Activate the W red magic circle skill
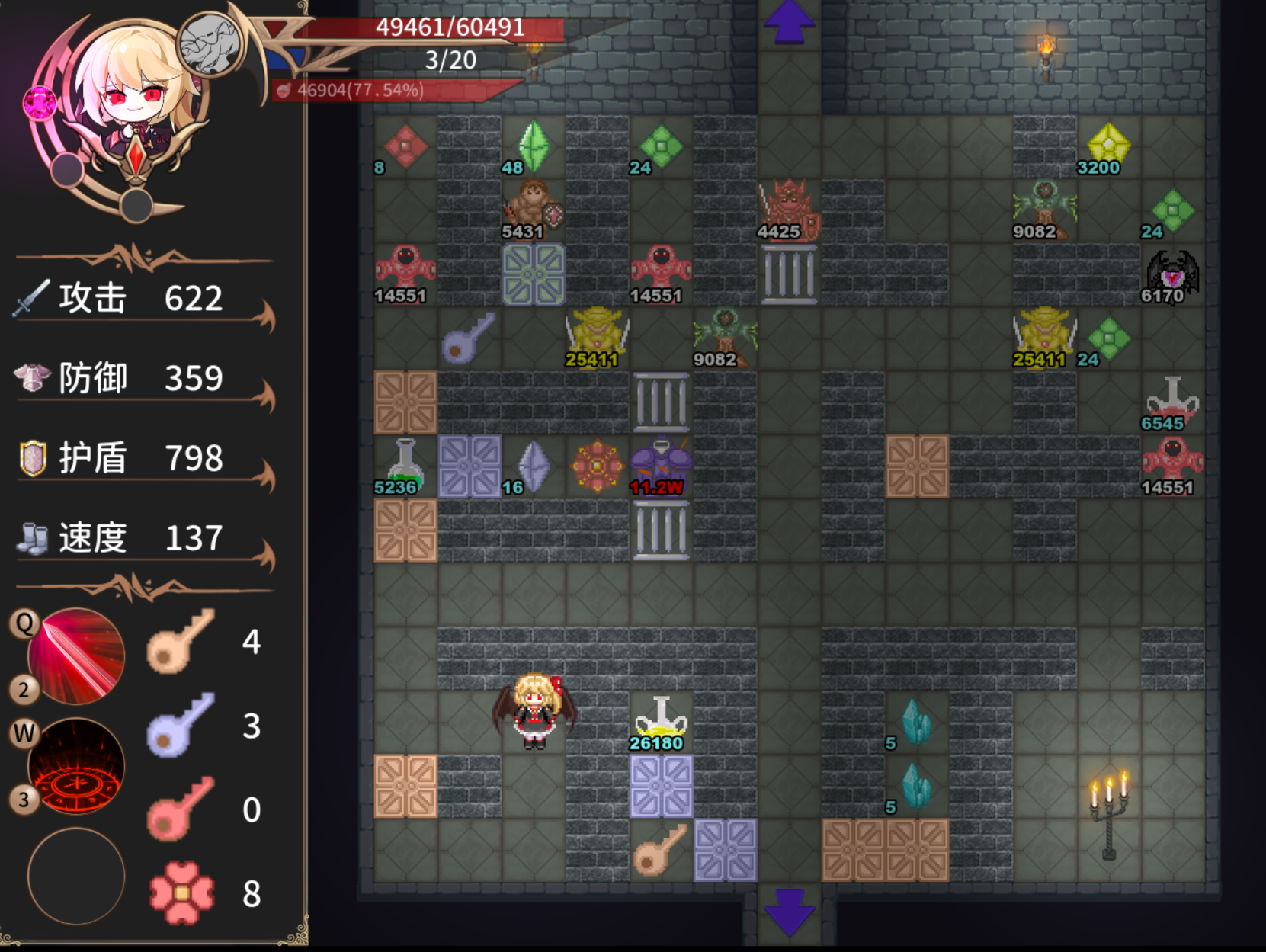The width and height of the screenshot is (1266, 952). [x=75, y=766]
